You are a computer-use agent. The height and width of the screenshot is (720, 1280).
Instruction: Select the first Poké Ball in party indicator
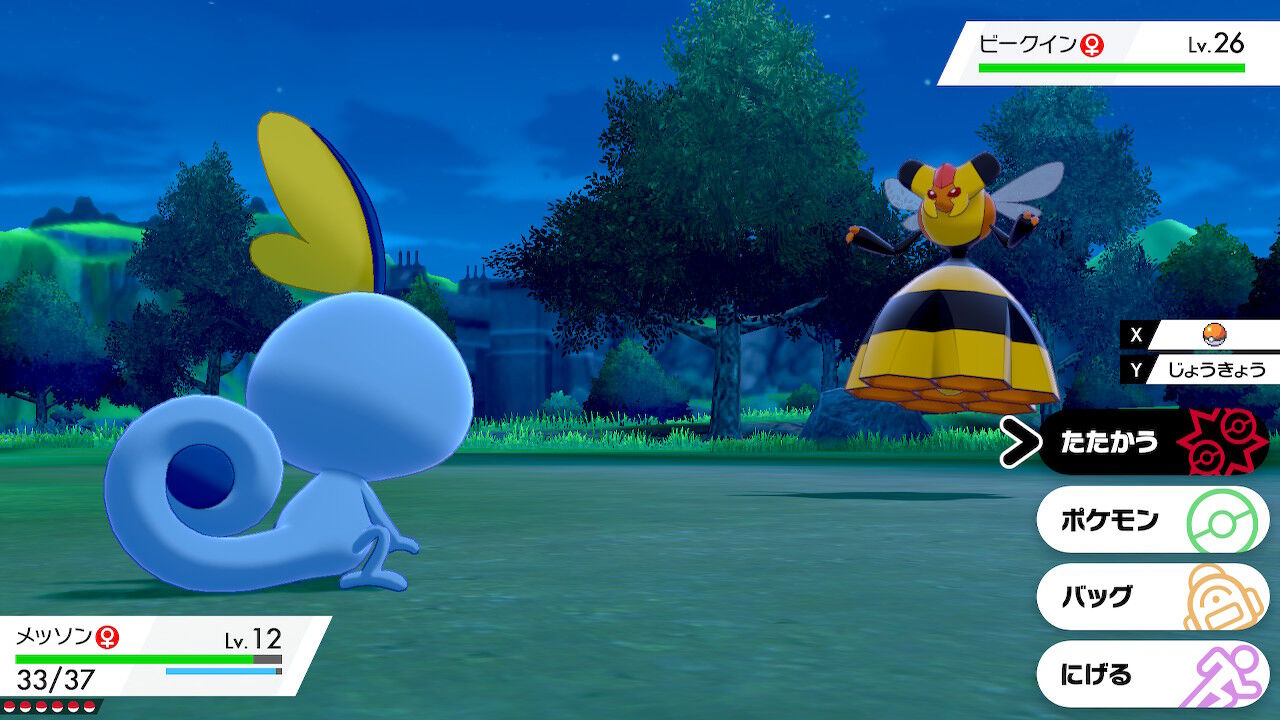pos(9,706)
